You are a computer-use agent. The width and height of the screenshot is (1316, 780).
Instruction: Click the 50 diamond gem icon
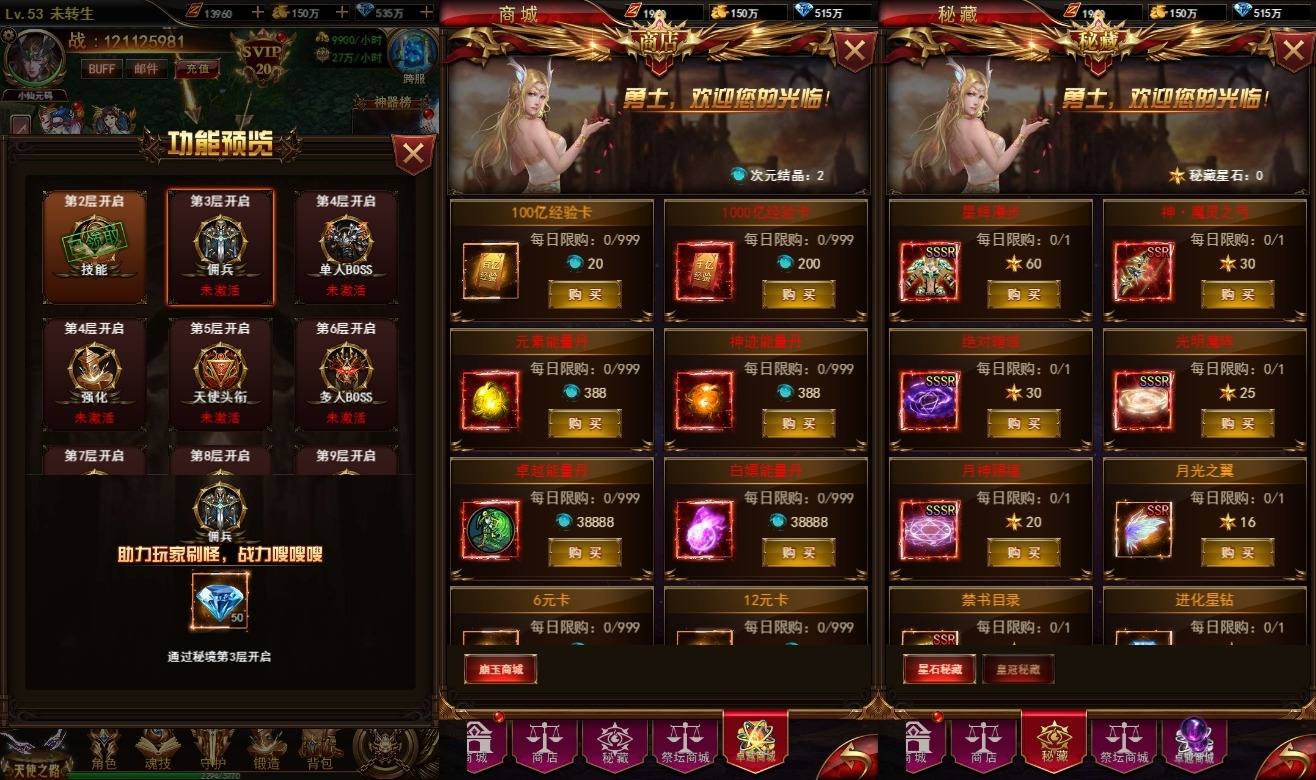tap(221, 601)
